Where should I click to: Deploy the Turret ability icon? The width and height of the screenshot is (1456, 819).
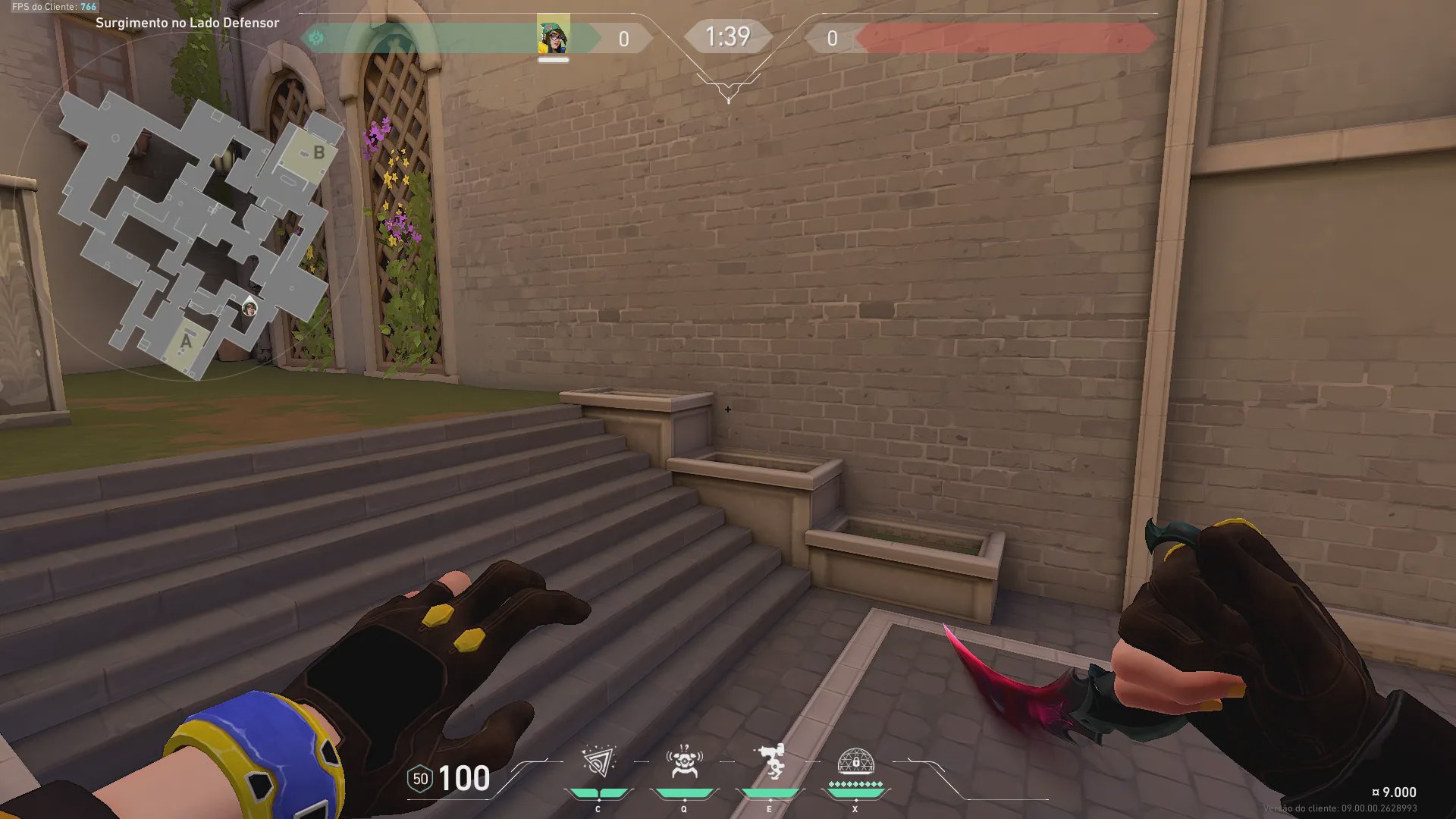point(770,762)
